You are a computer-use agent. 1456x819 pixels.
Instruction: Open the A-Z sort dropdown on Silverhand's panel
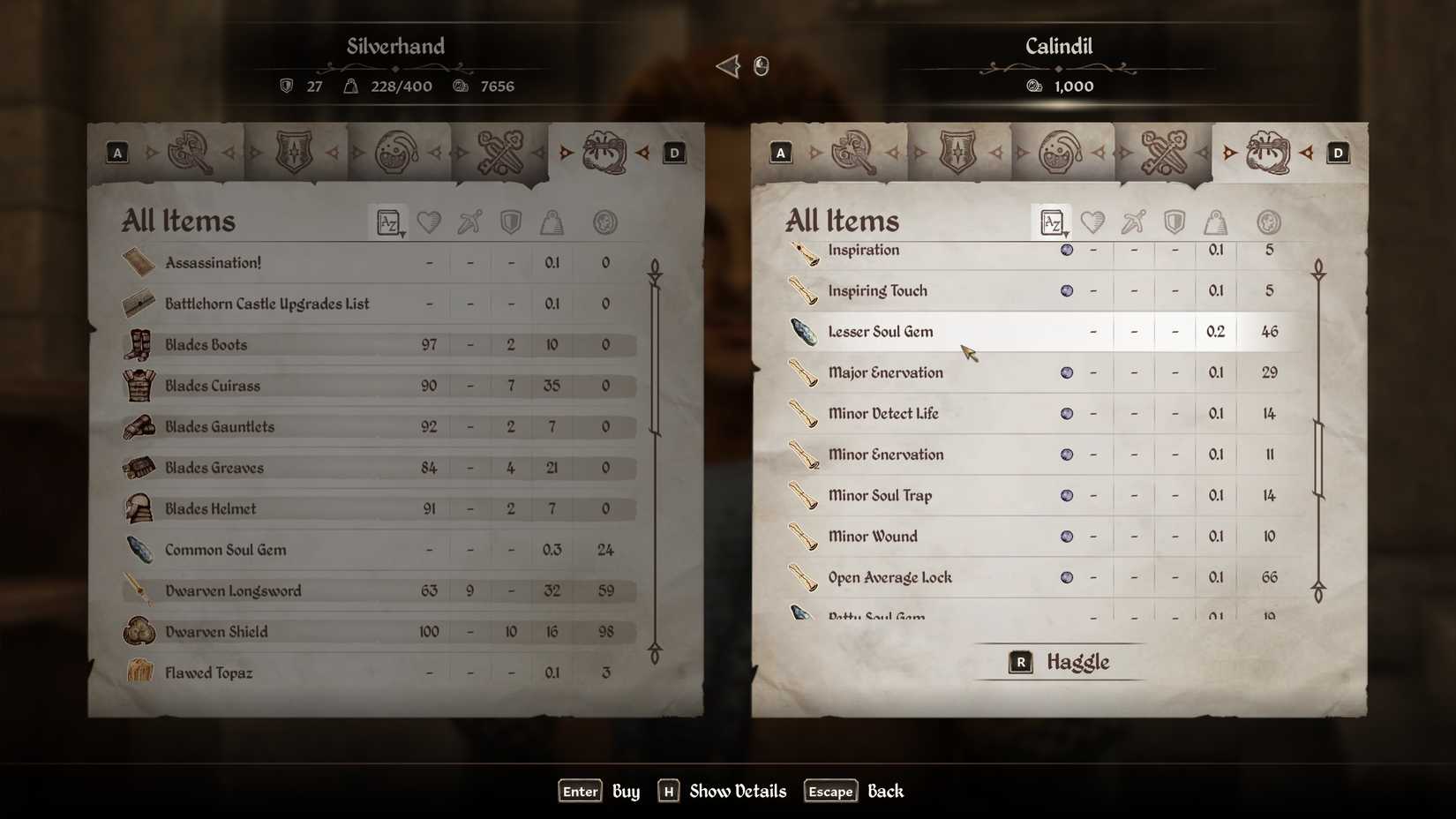coord(388,222)
